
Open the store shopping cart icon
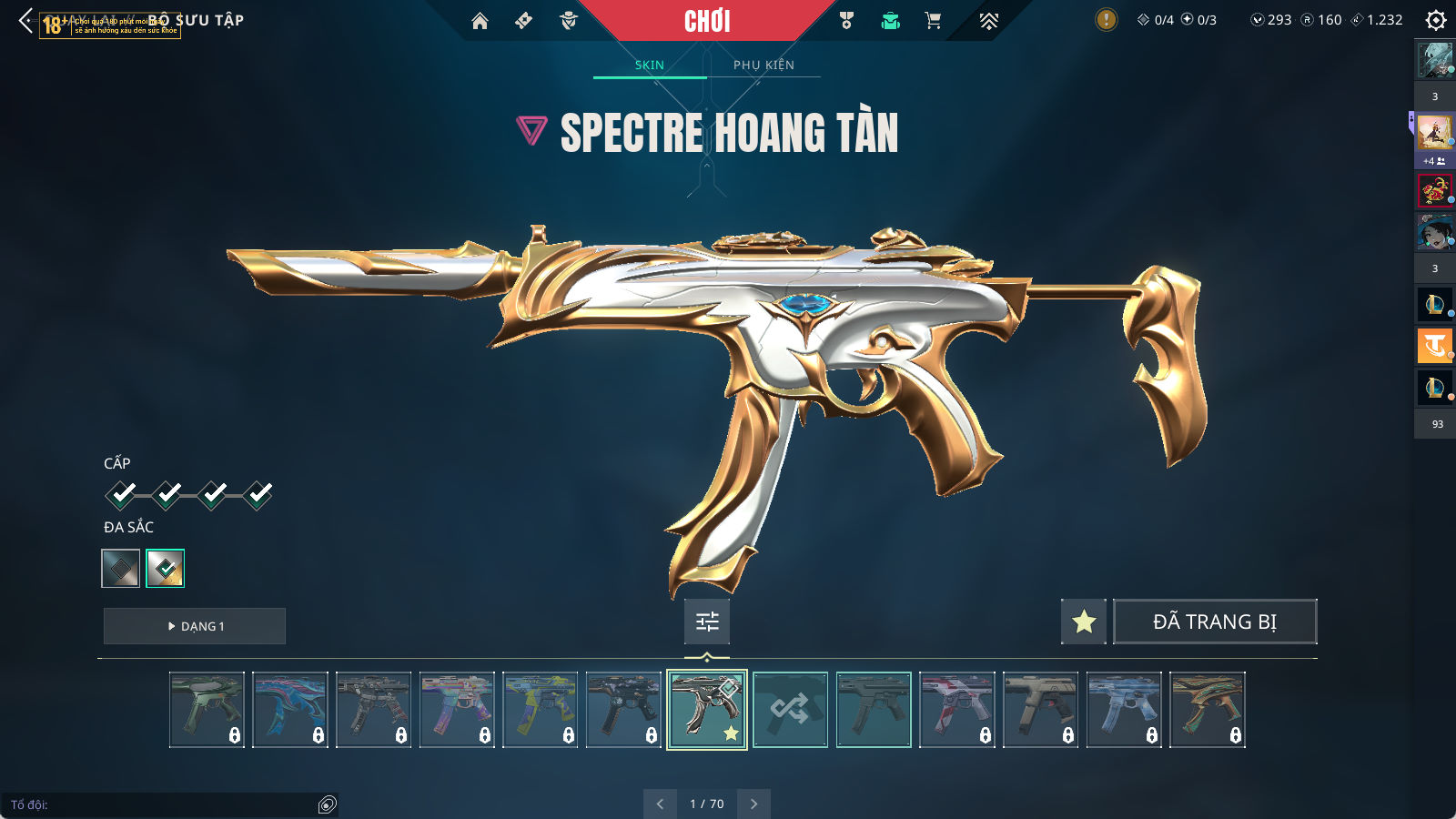[933, 21]
